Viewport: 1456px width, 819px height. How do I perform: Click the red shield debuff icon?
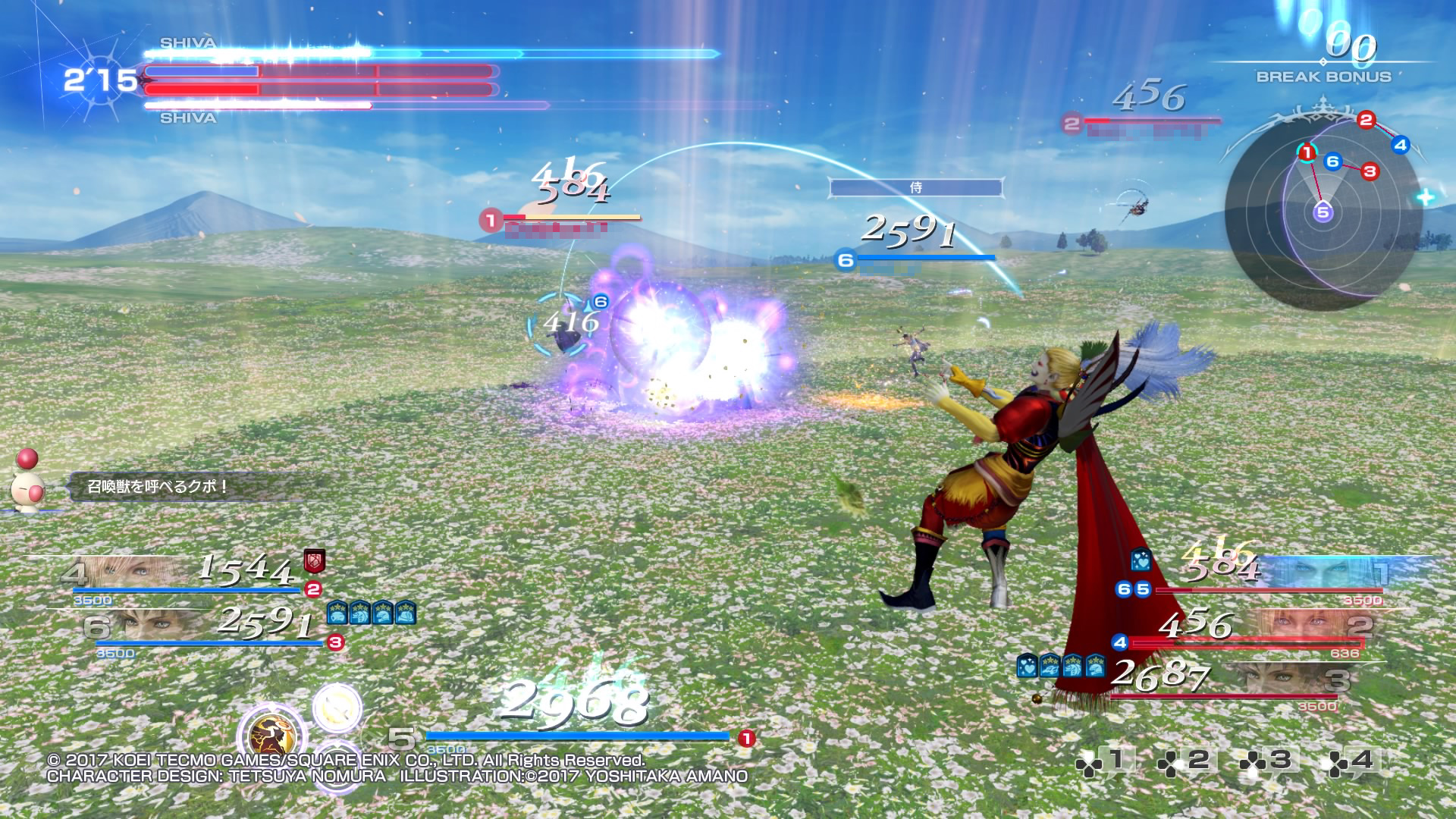pyautogui.click(x=314, y=561)
